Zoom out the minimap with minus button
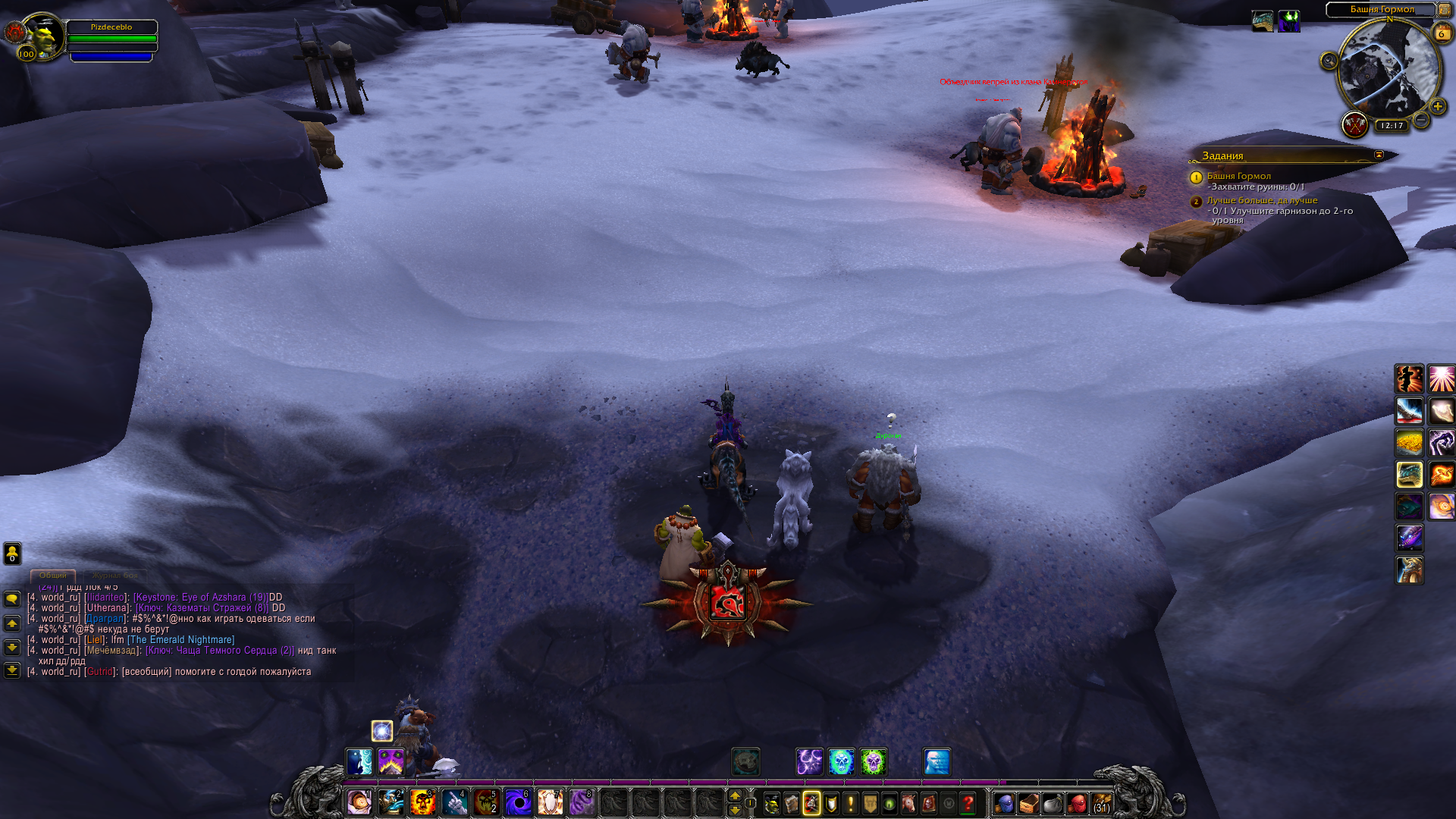 tap(1421, 120)
